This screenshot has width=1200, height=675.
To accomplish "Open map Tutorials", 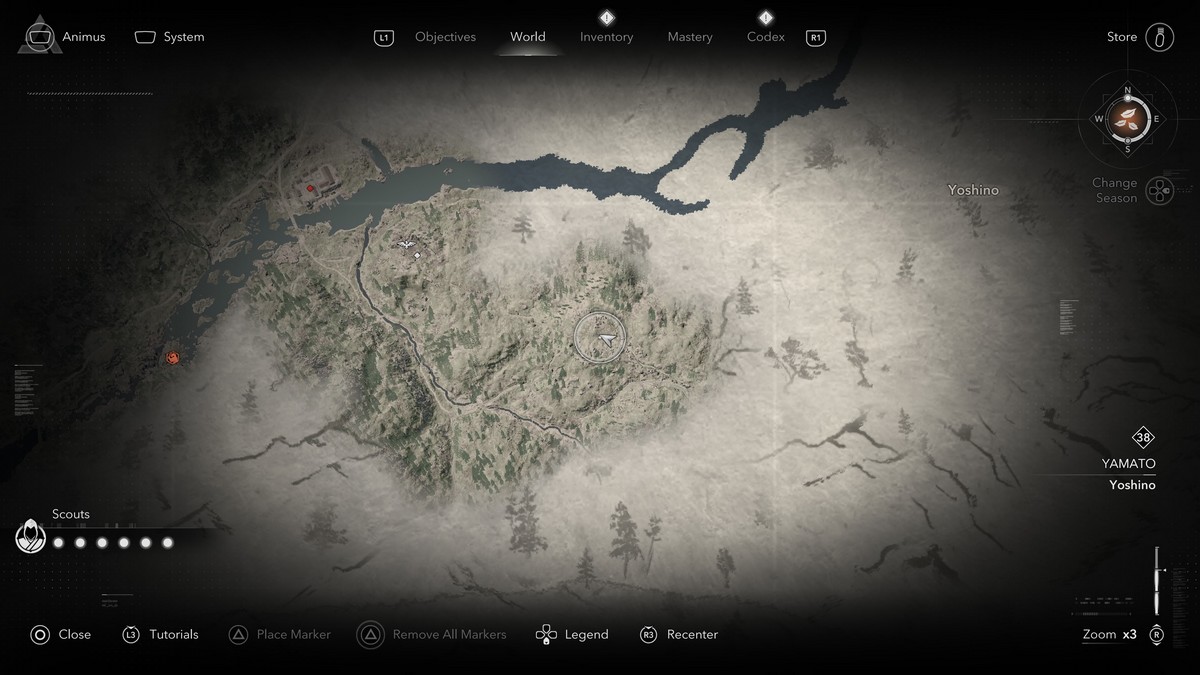I will (161, 634).
